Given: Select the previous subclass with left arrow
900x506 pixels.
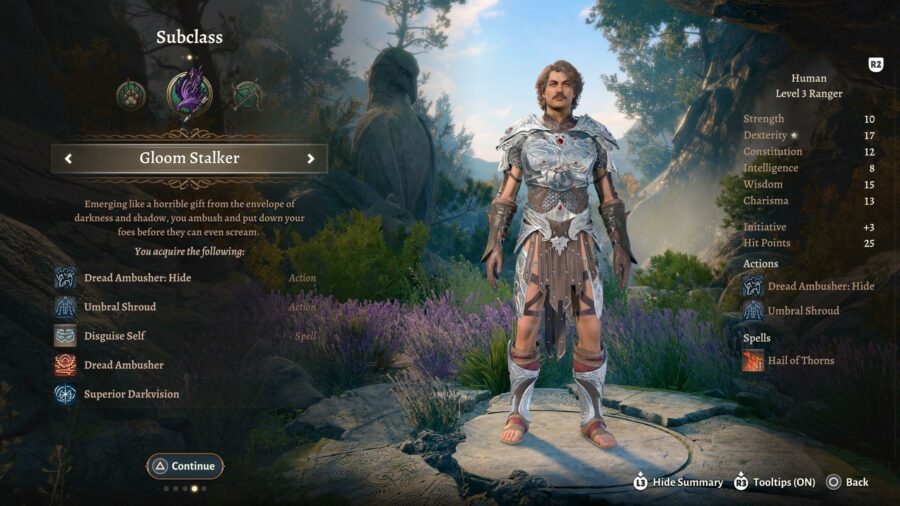Looking at the screenshot, I should [68, 158].
